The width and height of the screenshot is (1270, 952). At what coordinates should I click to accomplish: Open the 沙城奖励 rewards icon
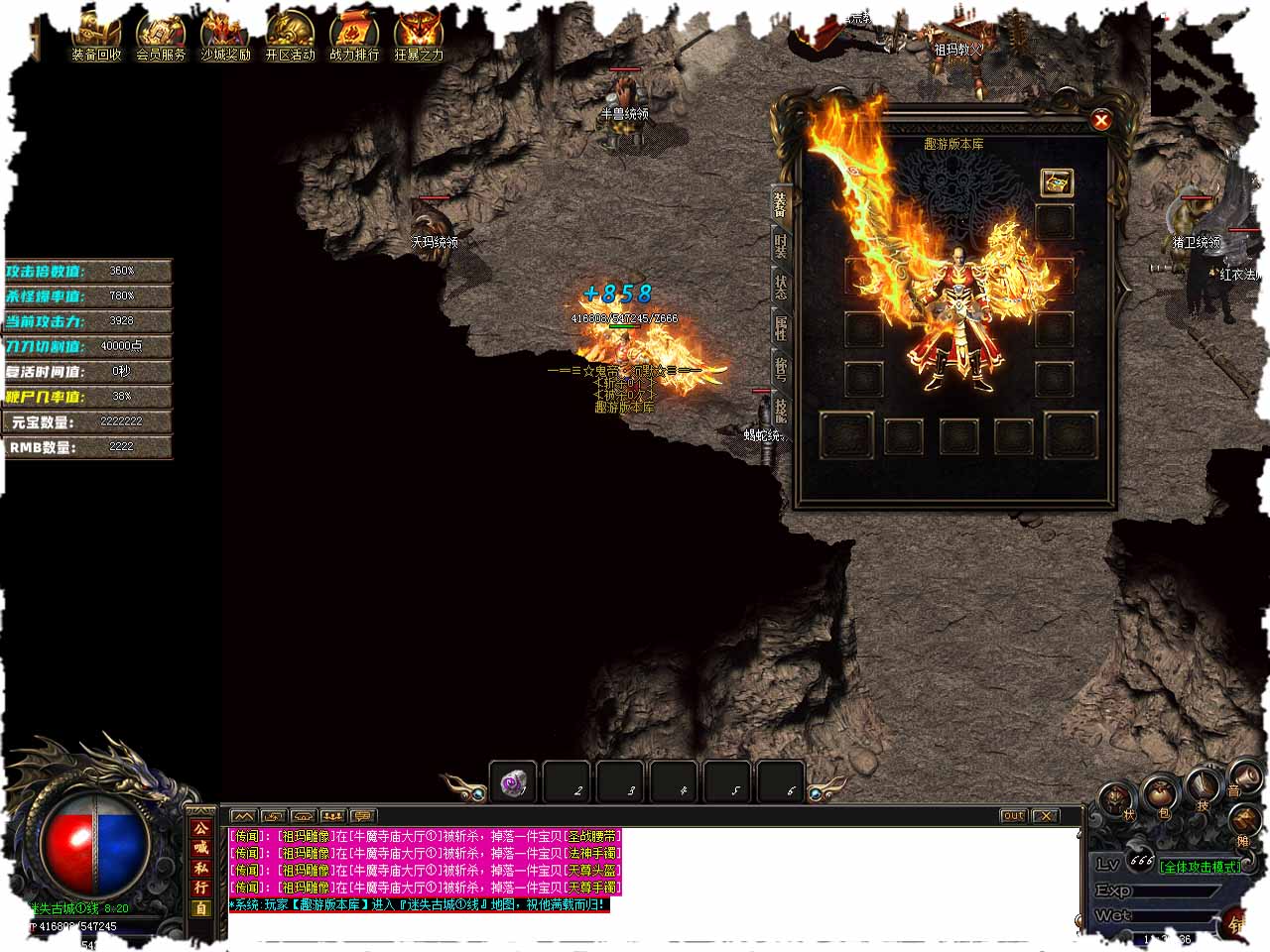(225, 36)
